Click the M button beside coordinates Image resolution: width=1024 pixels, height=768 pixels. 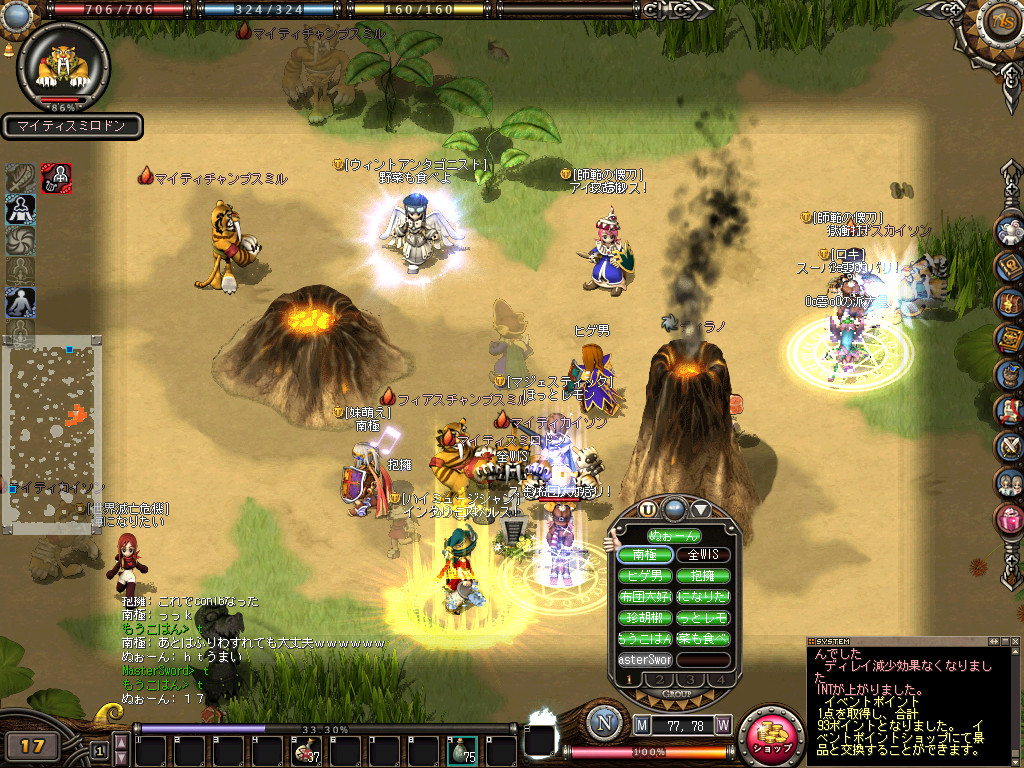point(642,723)
